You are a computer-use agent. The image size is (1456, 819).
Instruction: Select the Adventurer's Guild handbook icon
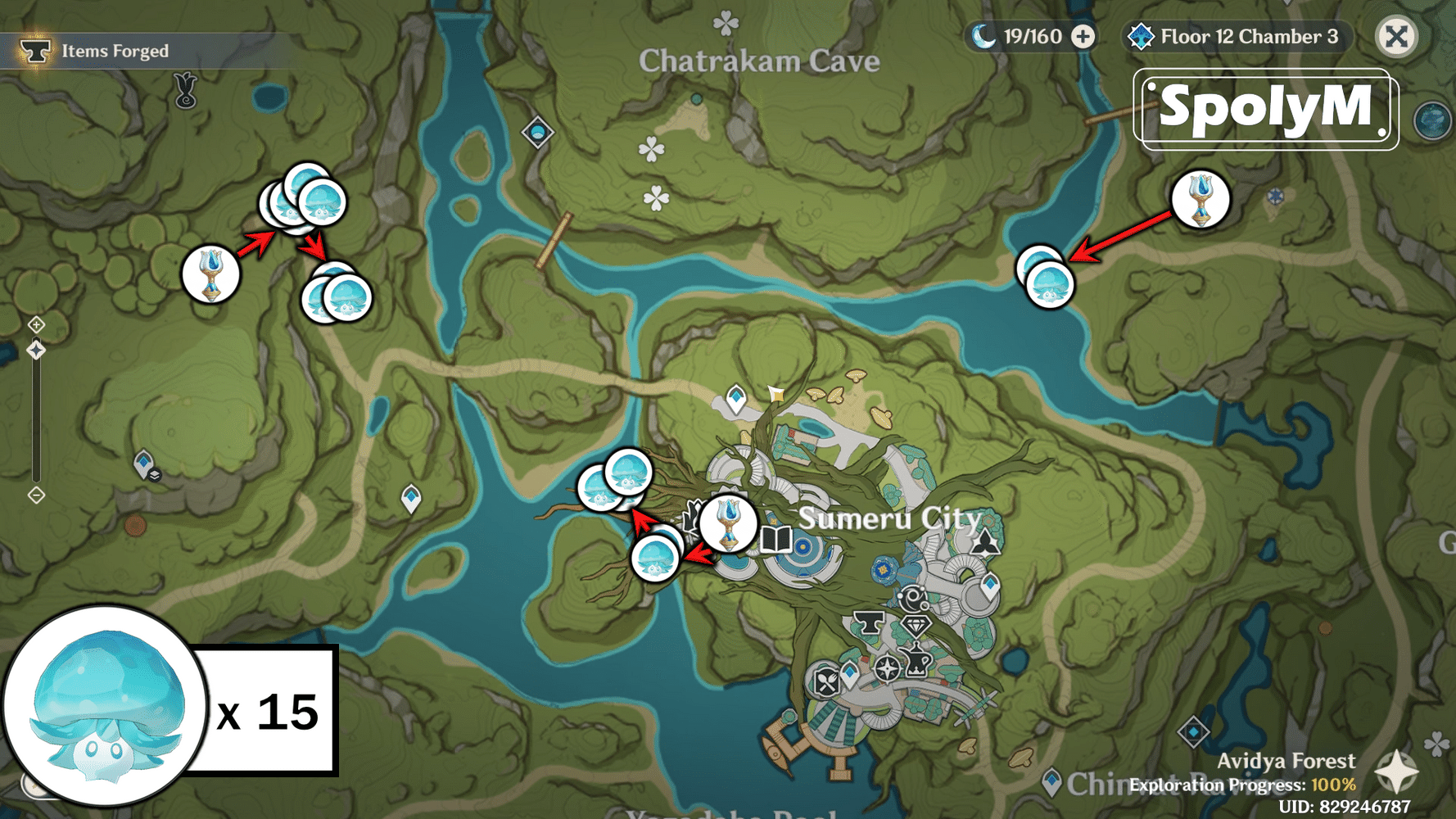[777, 541]
